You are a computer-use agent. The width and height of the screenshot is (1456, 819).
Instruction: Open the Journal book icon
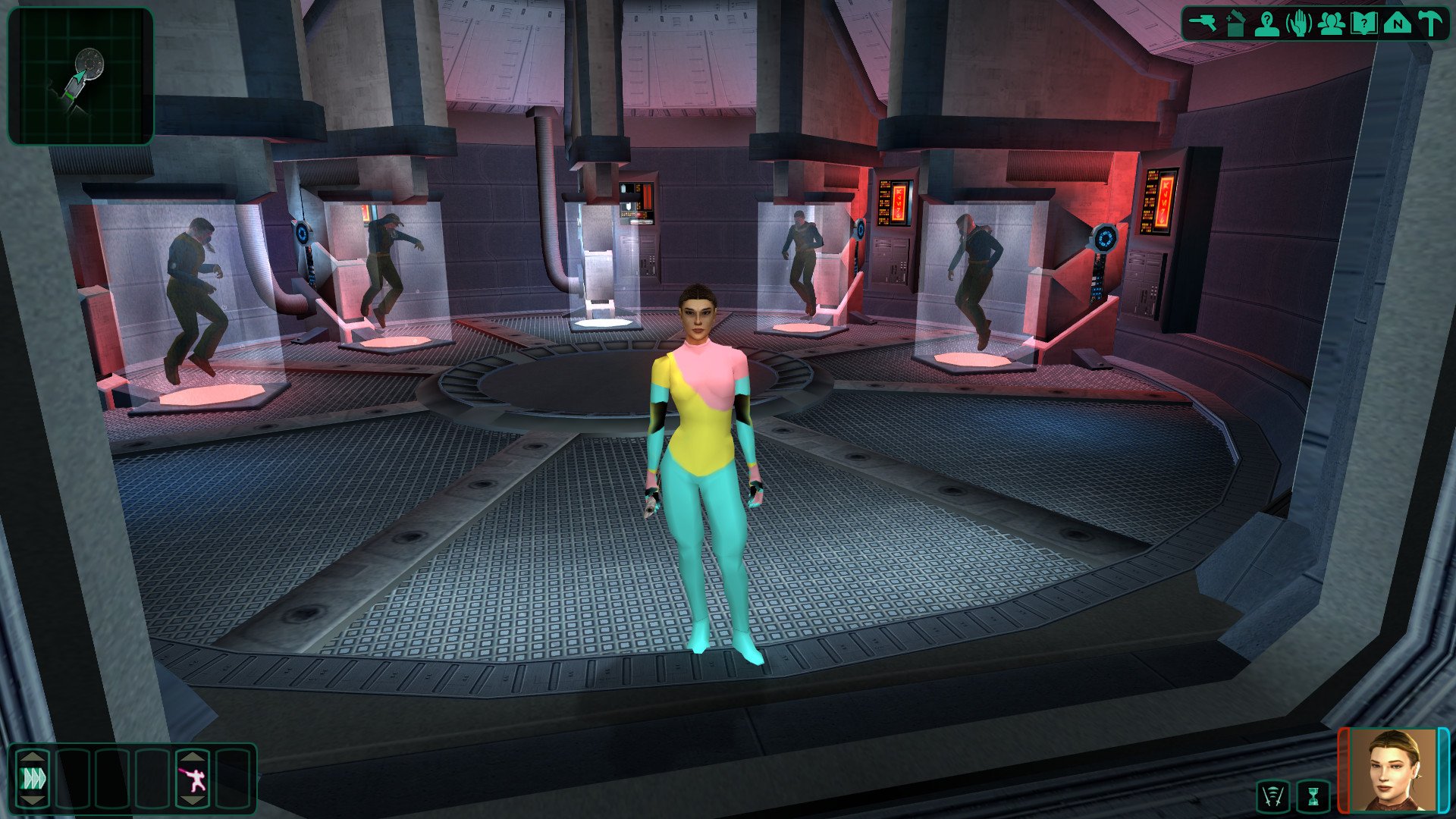[x=1364, y=23]
